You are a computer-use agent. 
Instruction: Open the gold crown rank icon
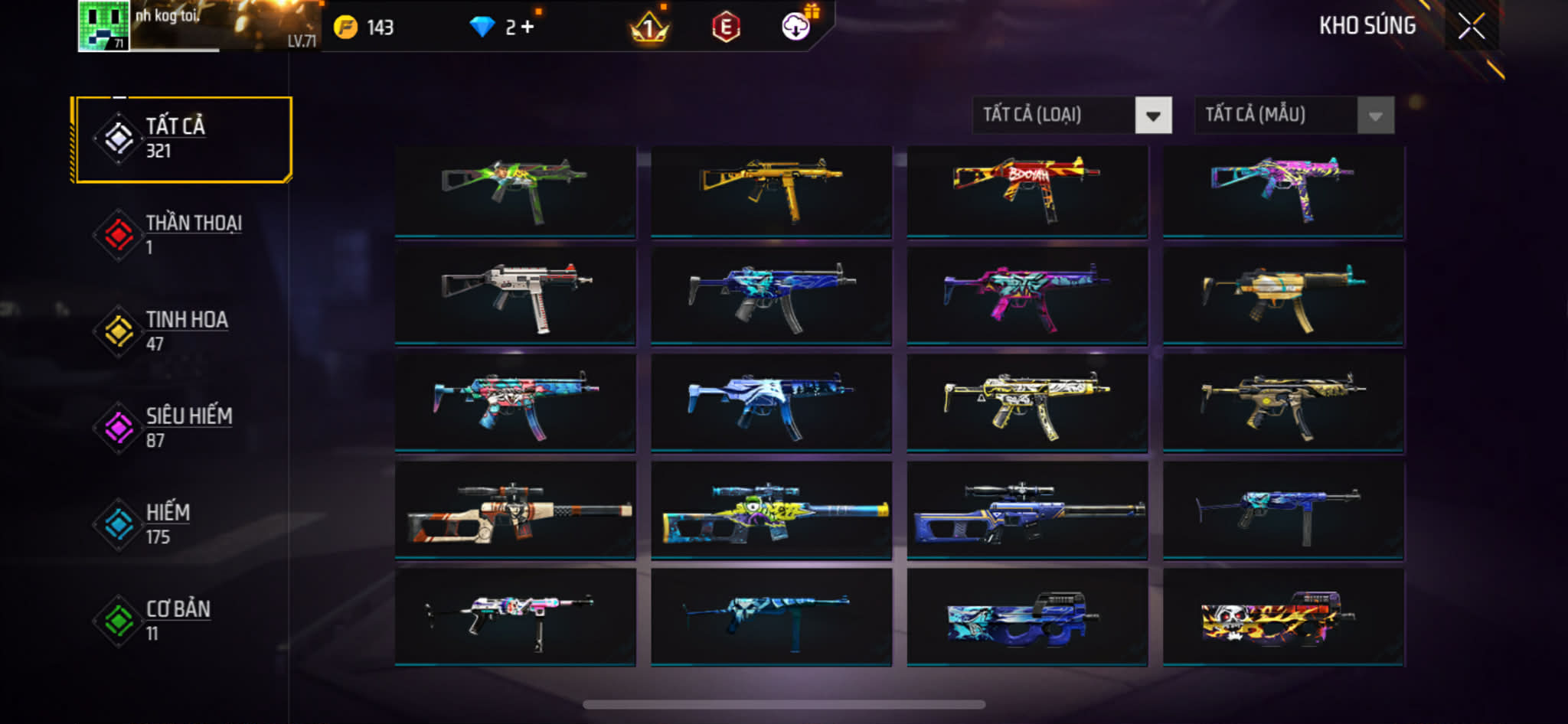click(x=649, y=28)
